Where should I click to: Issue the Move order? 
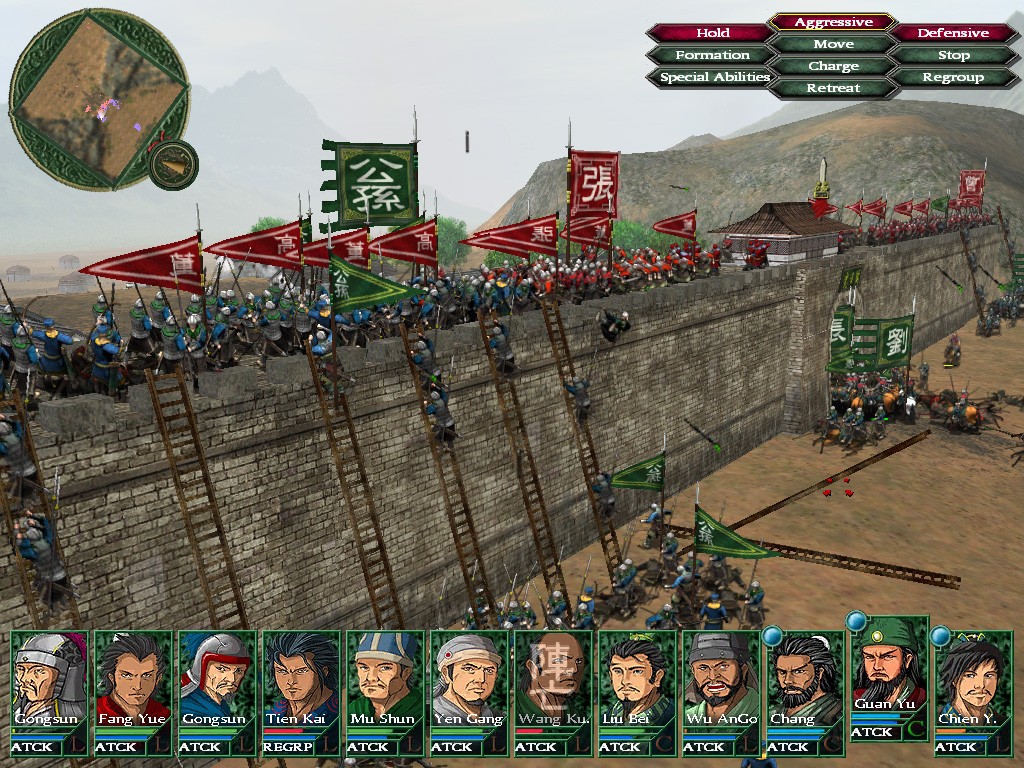(x=833, y=44)
